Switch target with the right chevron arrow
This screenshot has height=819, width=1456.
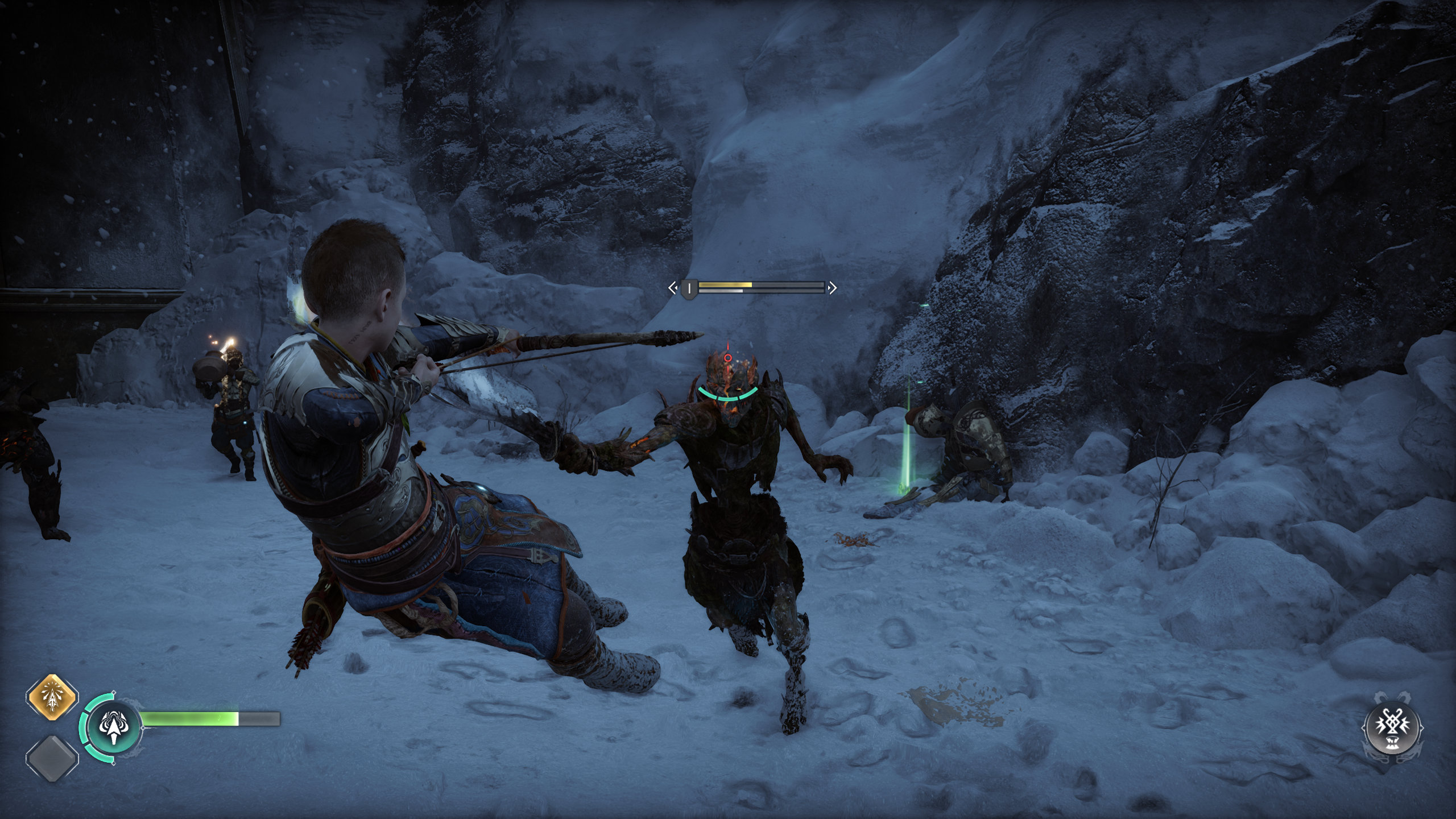click(x=833, y=288)
